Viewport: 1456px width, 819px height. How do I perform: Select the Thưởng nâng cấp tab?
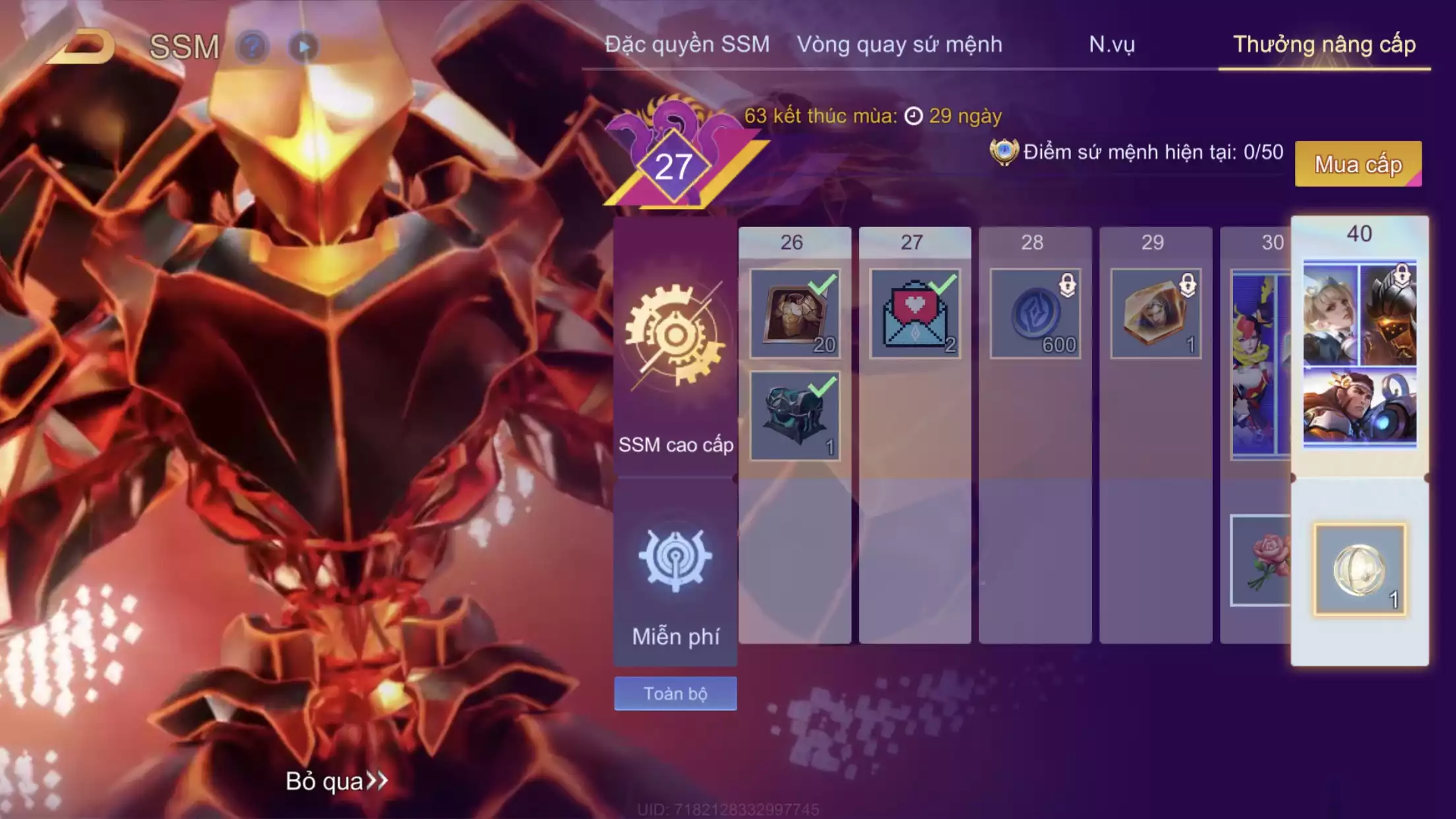point(1324,44)
